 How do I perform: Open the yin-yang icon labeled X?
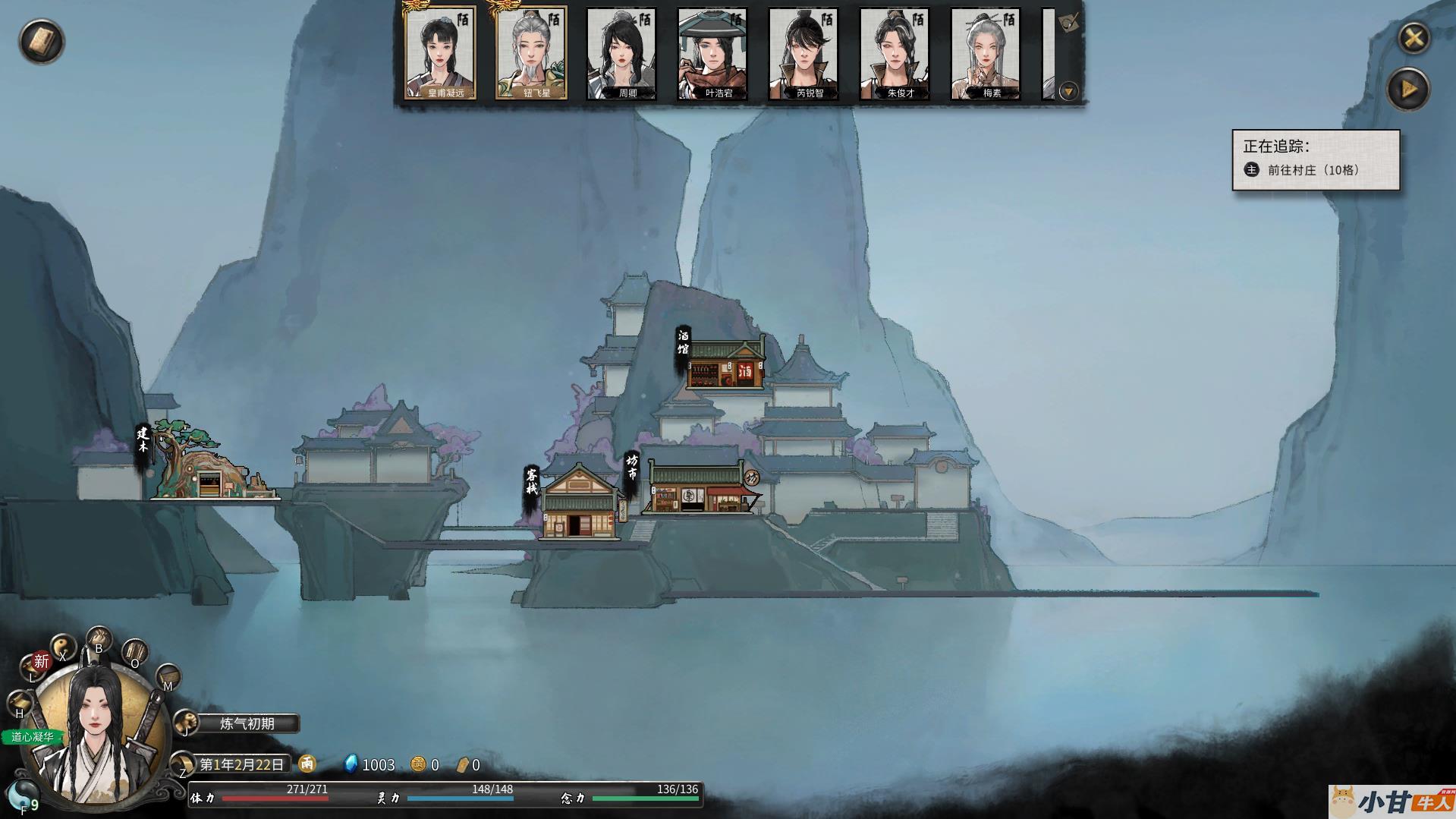(x=64, y=647)
